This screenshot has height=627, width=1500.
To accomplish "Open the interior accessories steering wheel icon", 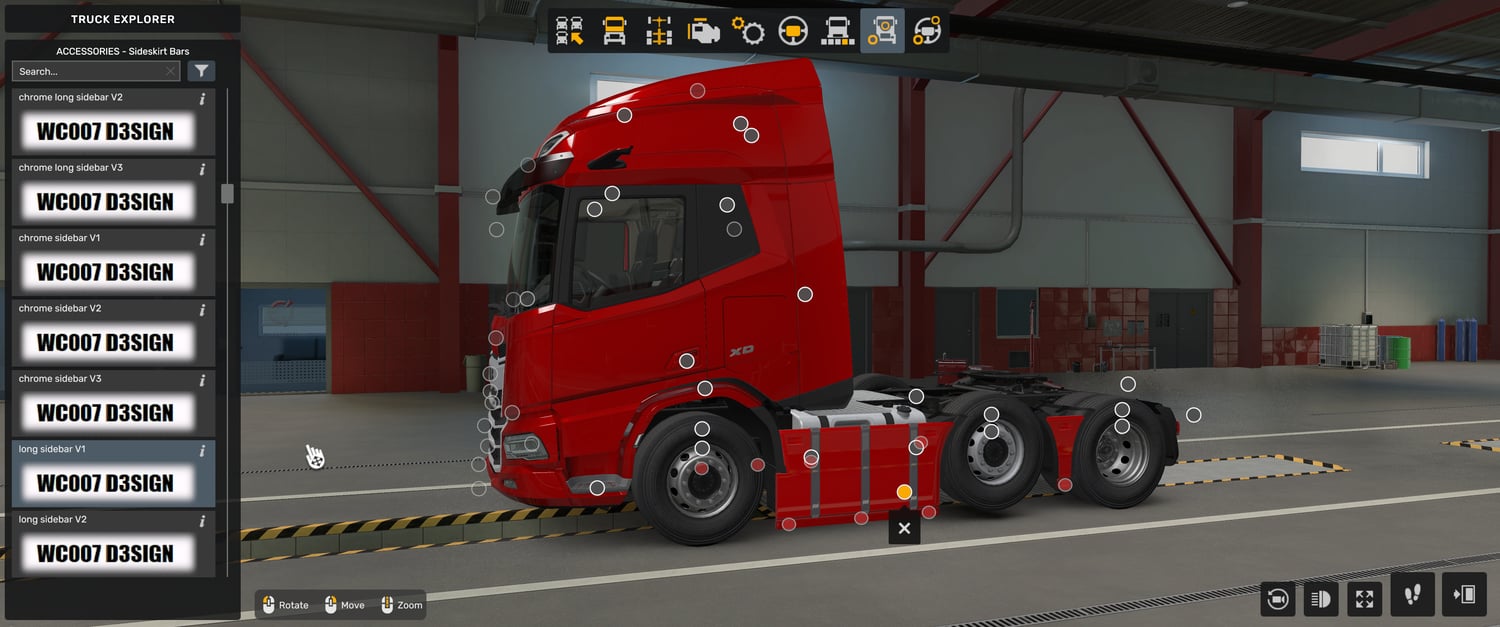I will point(926,31).
